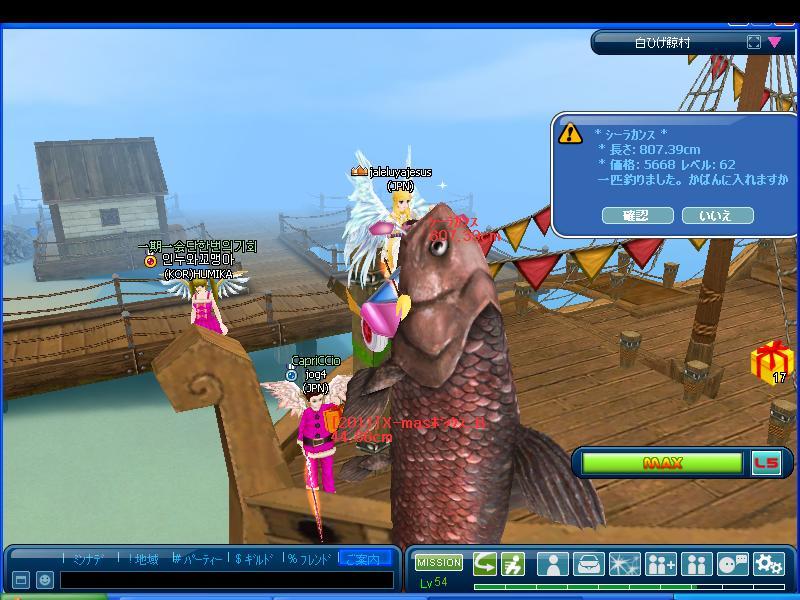Focus the chat text input box
Image resolution: width=800 pixels, height=600 pixels.
(226, 580)
